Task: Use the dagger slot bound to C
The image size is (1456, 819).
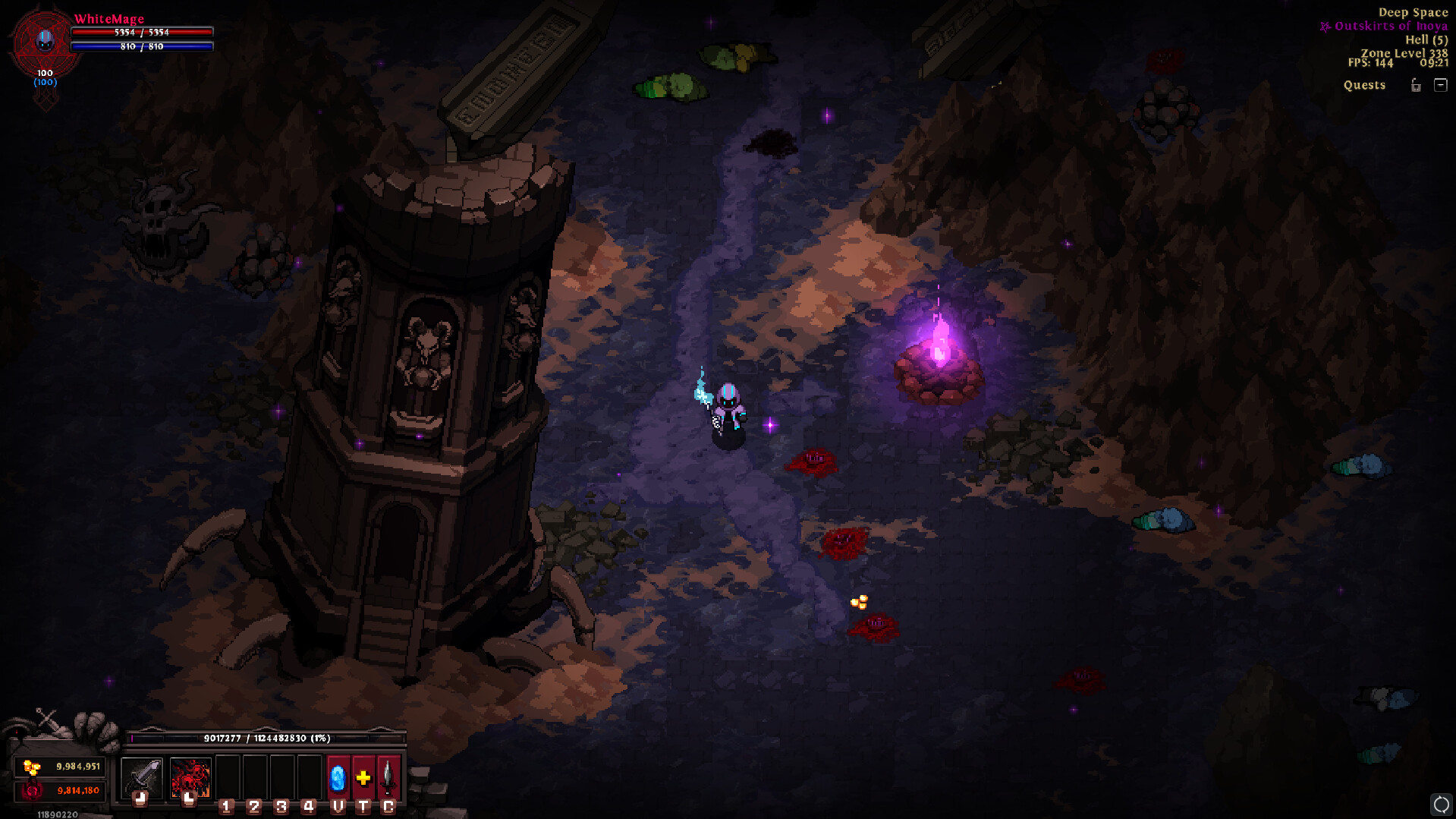Action: pyautogui.click(x=388, y=777)
